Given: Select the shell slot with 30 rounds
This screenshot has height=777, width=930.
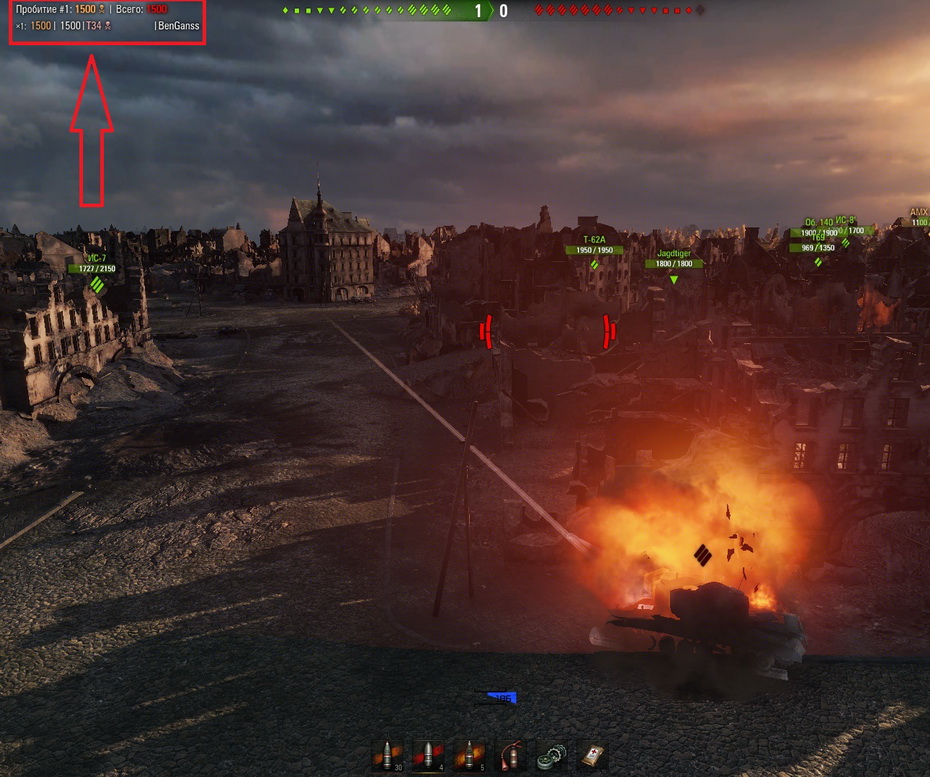Looking at the screenshot, I should pos(387,754).
